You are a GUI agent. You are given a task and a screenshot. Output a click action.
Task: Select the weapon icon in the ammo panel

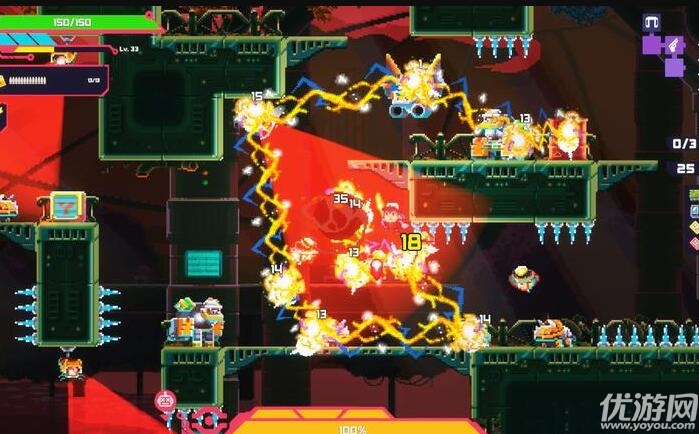pos(3,80)
